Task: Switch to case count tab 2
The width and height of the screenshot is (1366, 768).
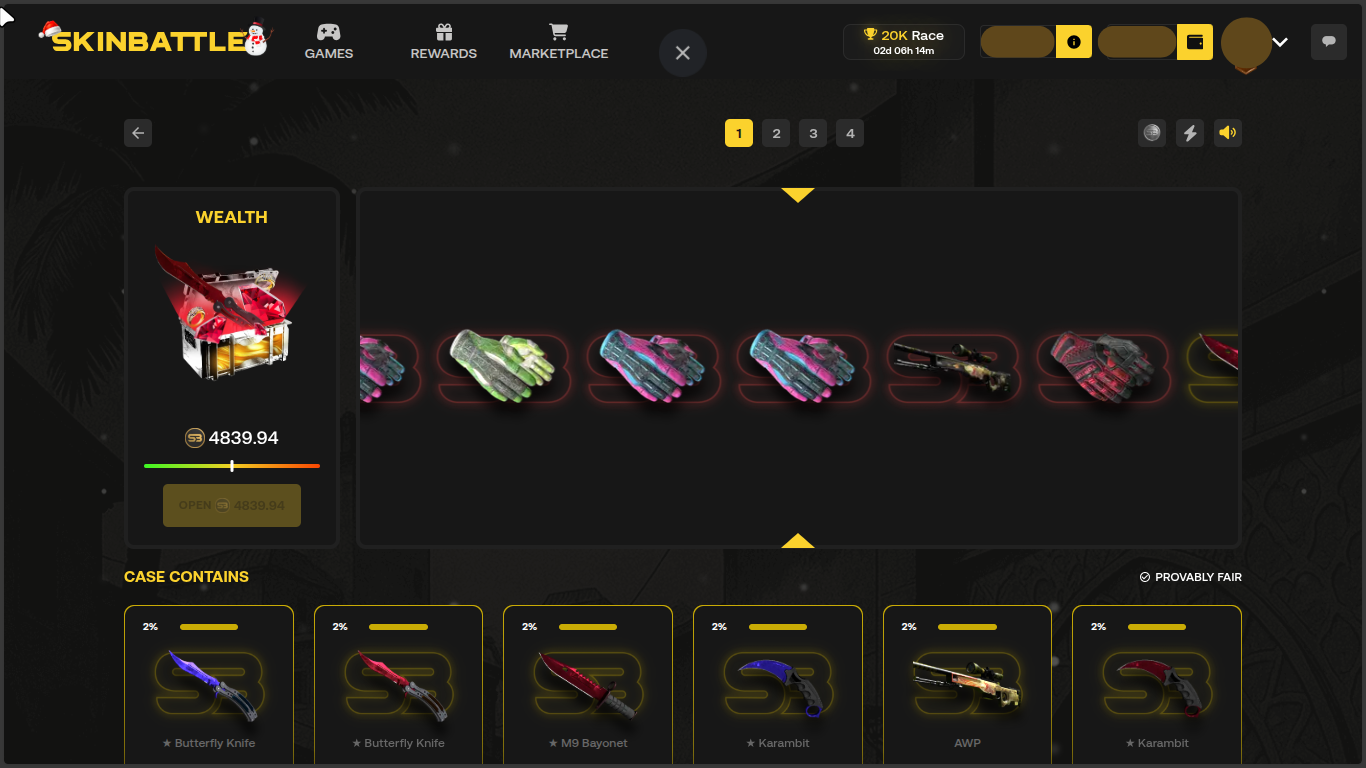Action: pyautogui.click(x=776, y=132)
